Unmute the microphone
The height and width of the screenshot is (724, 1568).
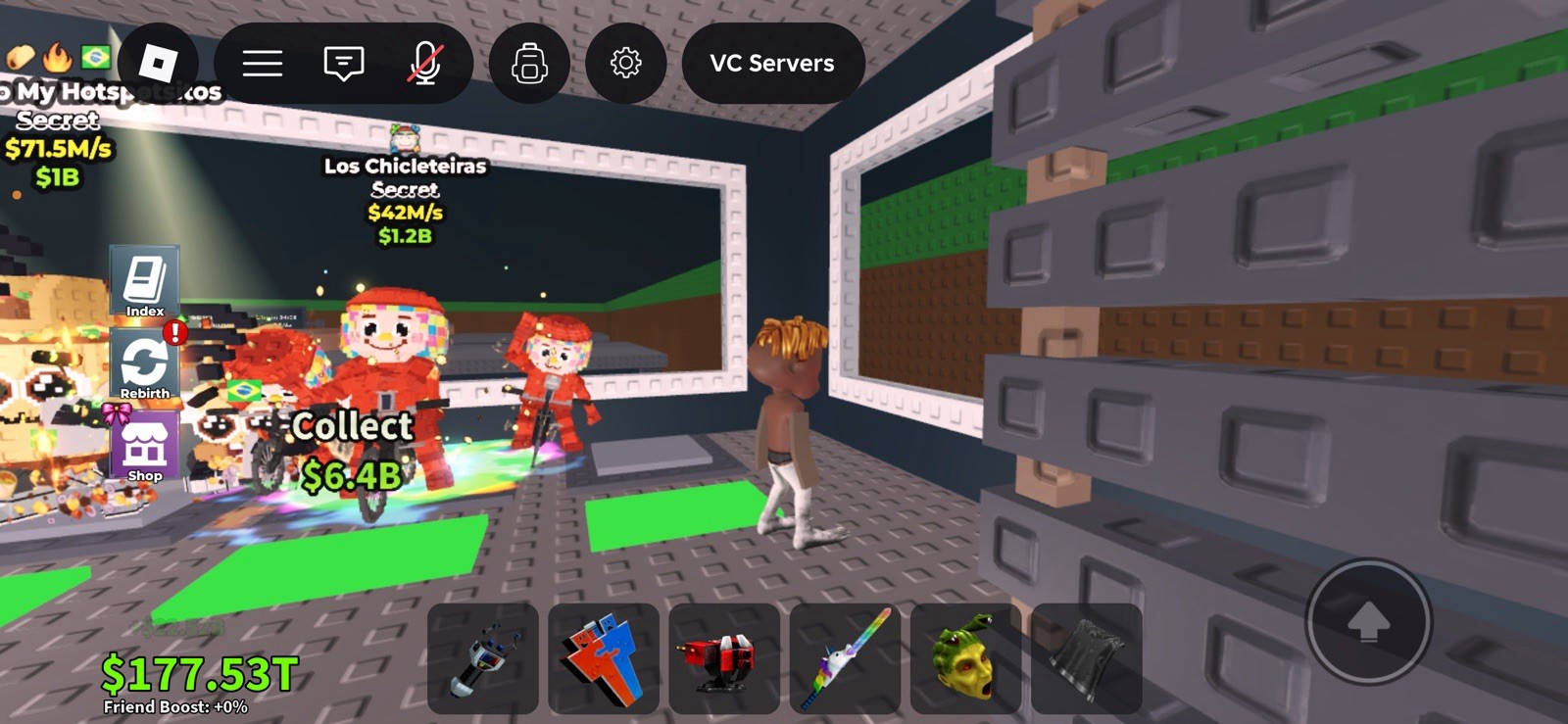[x=425, y=63]
